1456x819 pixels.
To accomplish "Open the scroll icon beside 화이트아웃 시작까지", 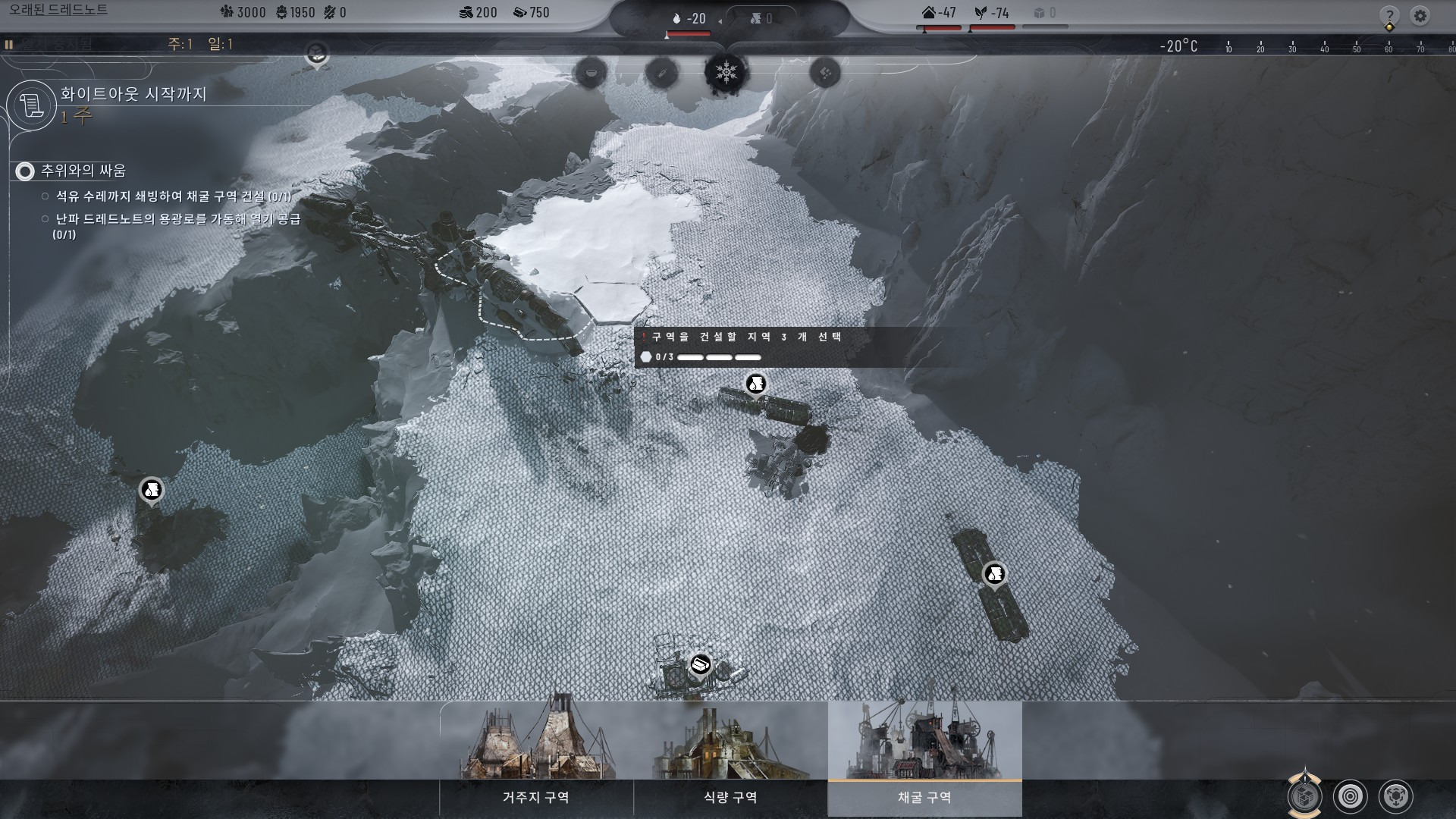I will (x=32, y=105).
